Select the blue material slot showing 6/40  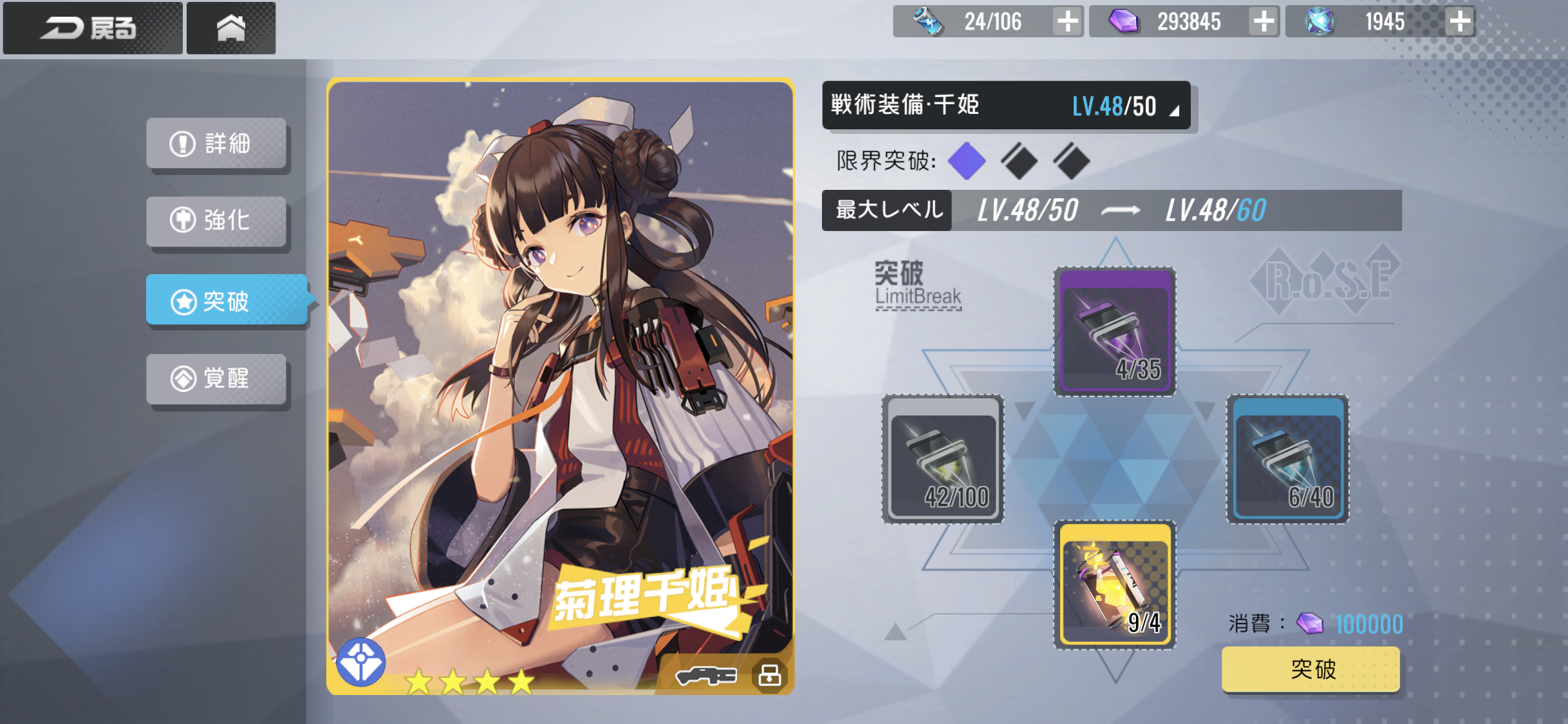click(x=1288, y=459)
